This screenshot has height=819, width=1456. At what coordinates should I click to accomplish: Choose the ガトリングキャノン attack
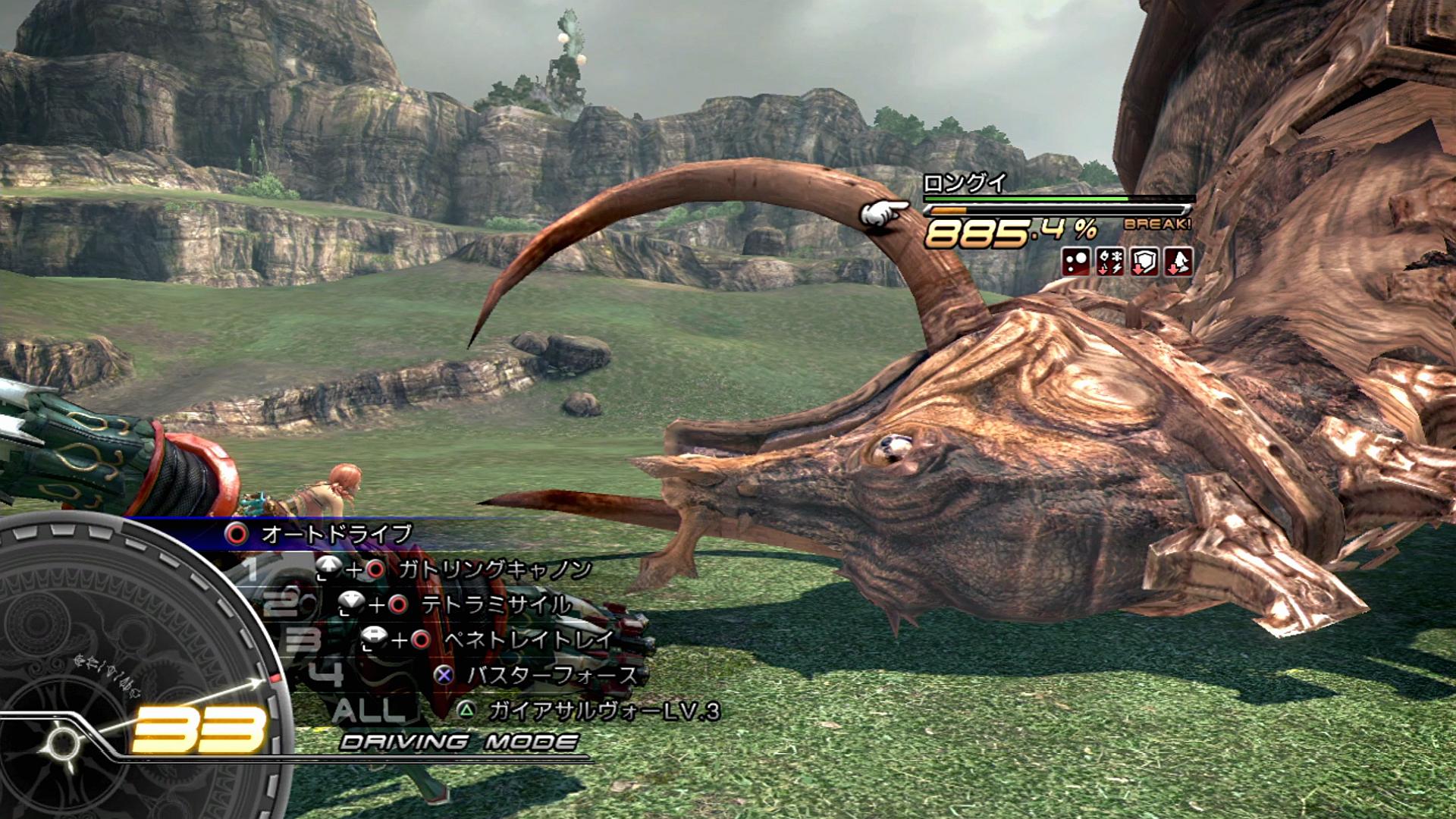tap(494, 570)
